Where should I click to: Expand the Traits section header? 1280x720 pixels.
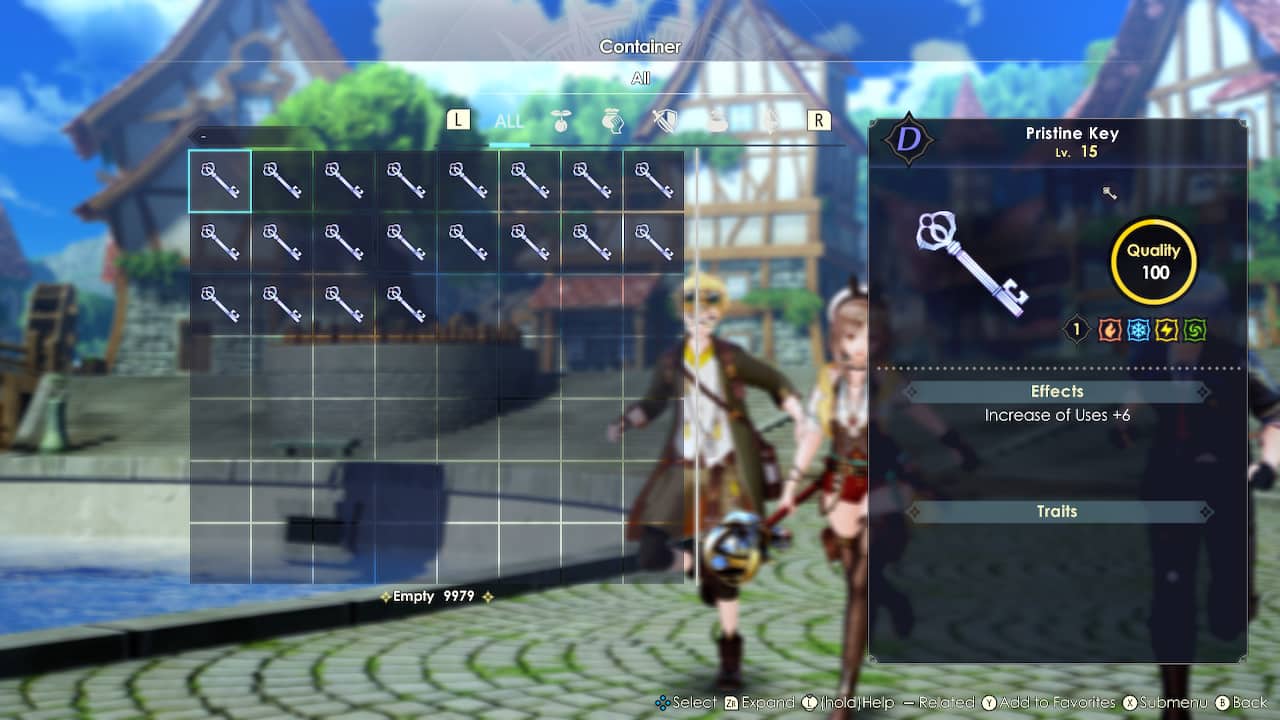coord(1056,511)
